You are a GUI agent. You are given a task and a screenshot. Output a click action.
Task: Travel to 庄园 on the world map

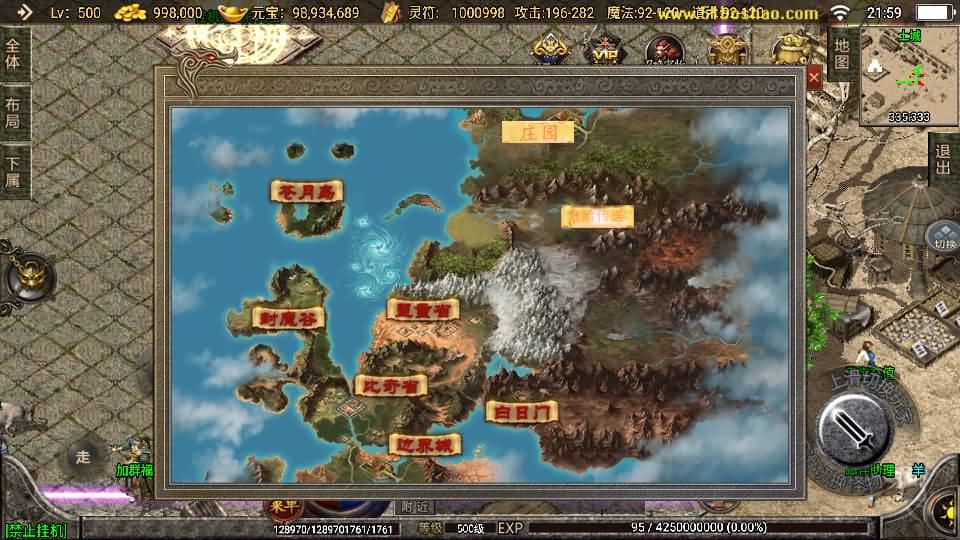pos(537,132)
